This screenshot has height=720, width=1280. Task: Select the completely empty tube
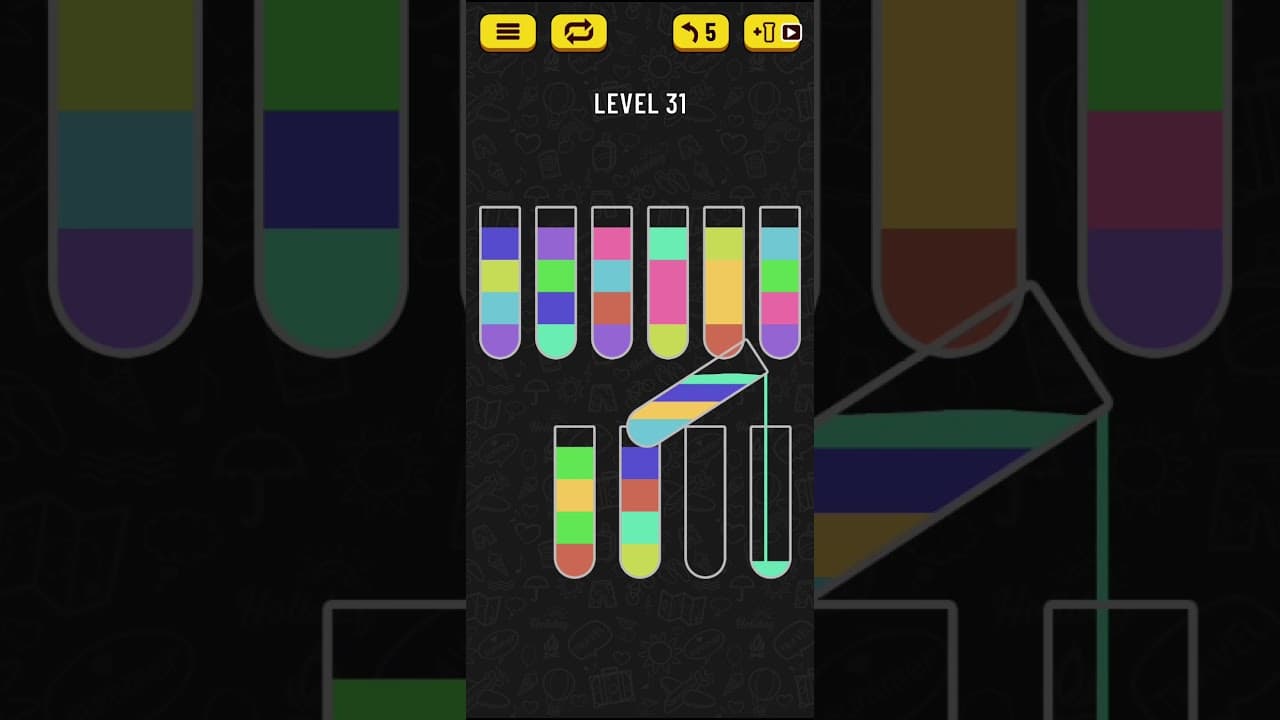point(705,502)
